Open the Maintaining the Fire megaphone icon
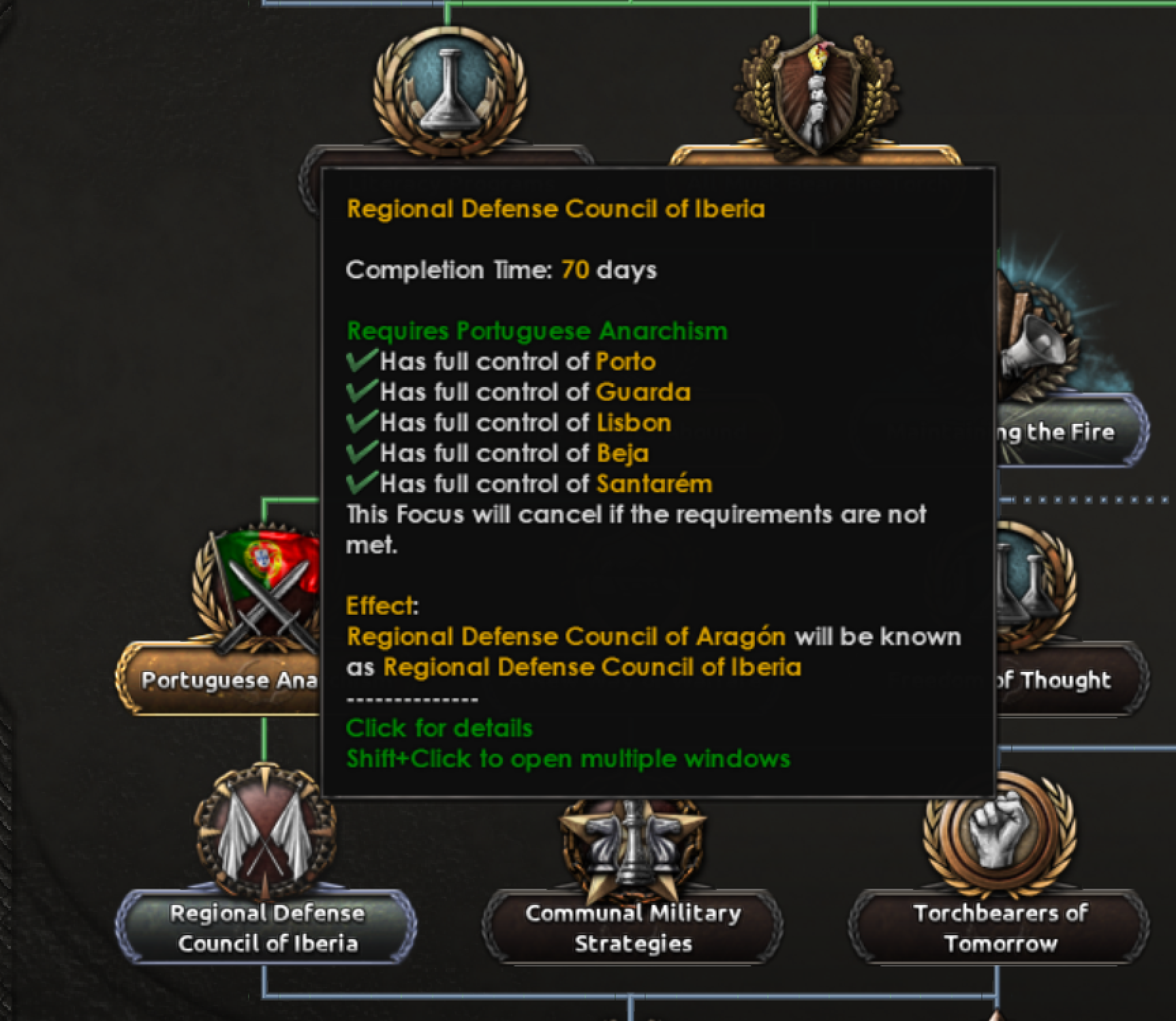The height and width of the screenshot is (1021, 1176). click(x=1036, y=341)
